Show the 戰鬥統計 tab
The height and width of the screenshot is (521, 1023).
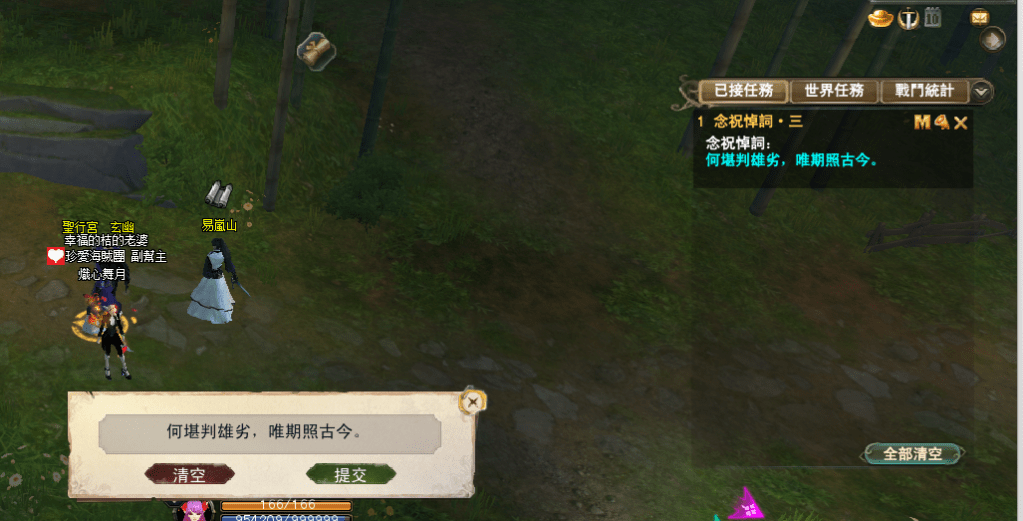tap(923, 91)
